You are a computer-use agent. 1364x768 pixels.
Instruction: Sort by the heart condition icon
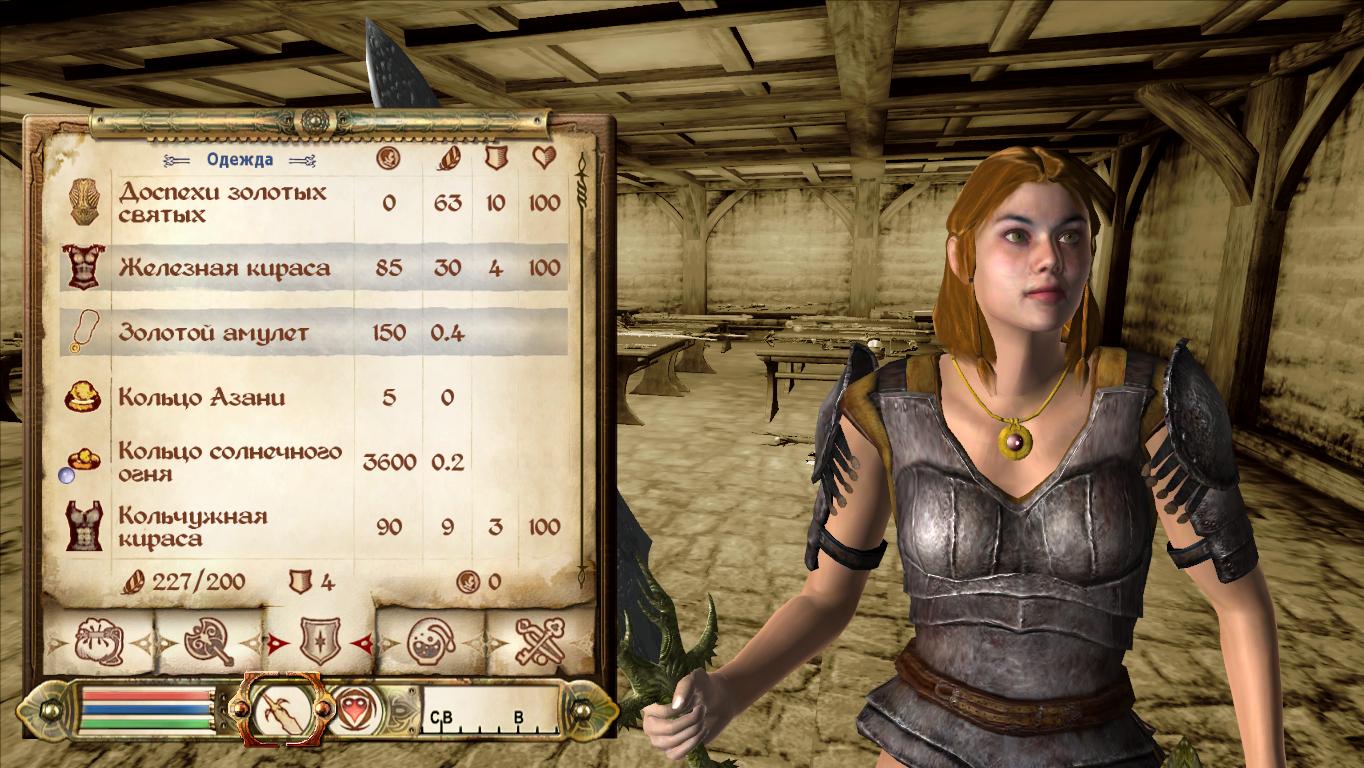tap(544, 158)
